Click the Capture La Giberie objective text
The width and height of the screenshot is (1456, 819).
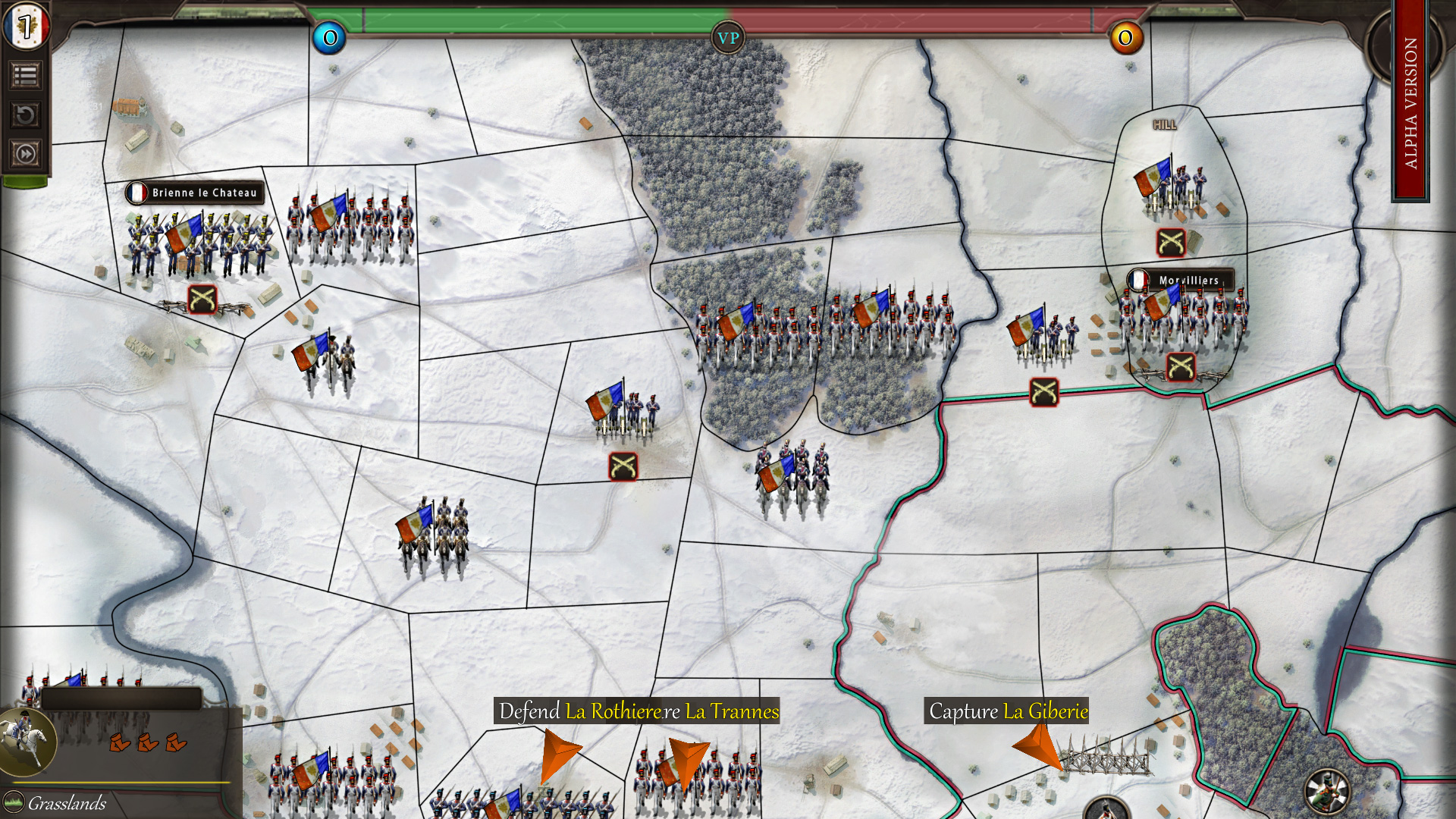click(x=1009, y=713)
